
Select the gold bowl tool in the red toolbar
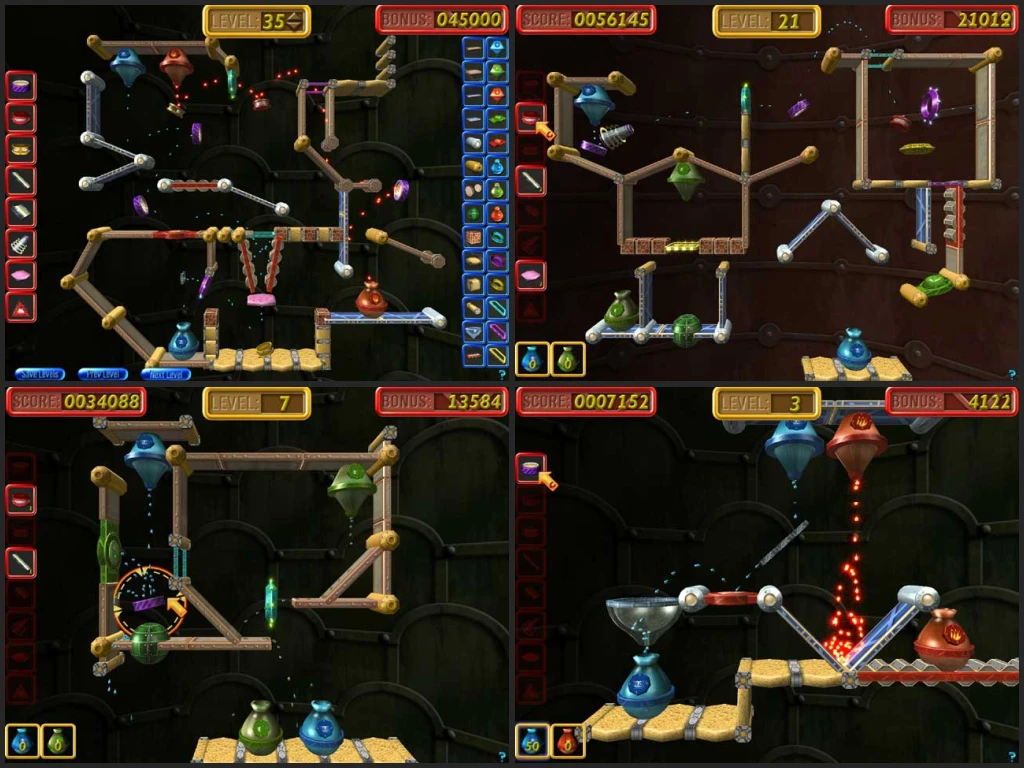[21, 149]
